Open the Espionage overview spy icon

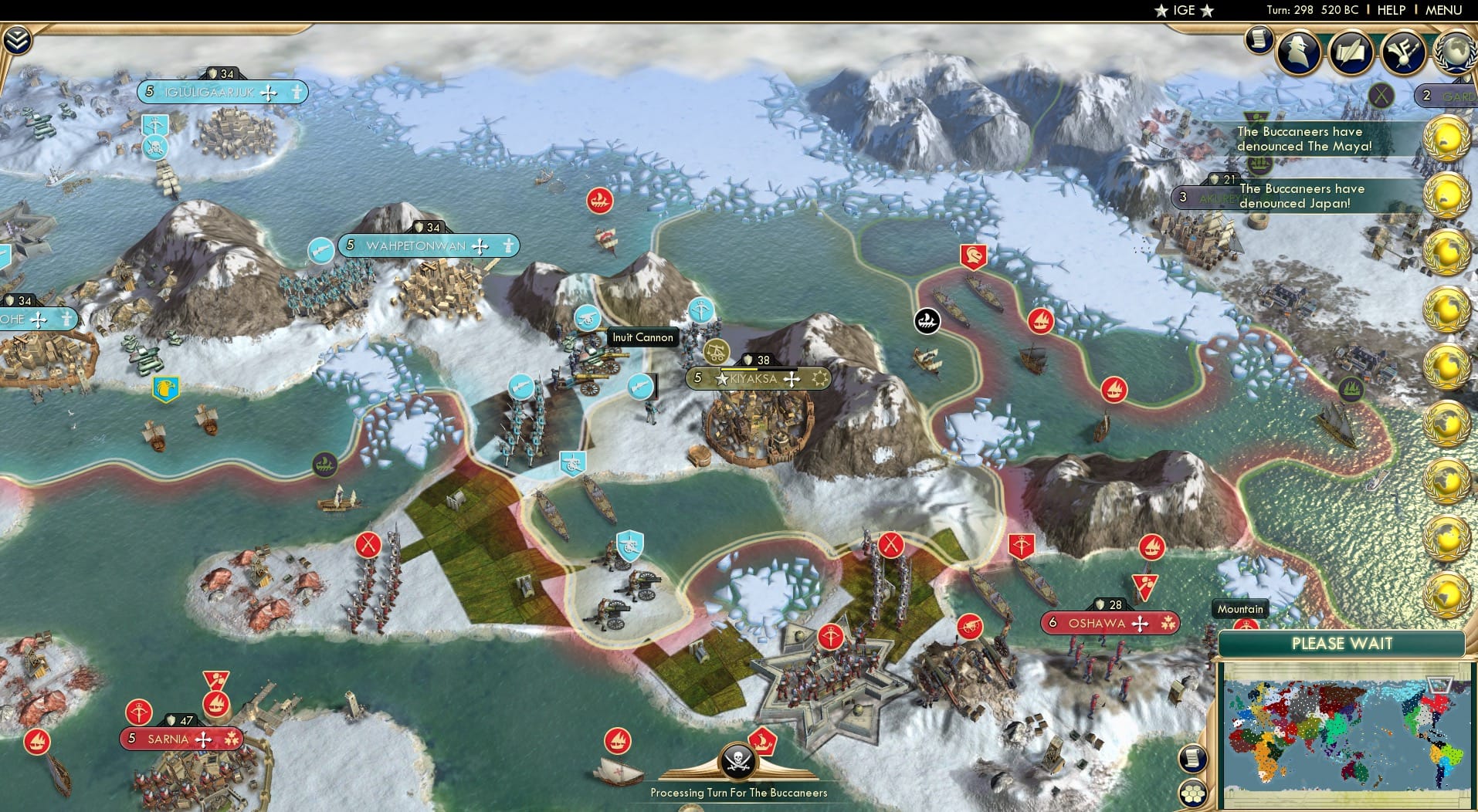(x=1299, y=52)
